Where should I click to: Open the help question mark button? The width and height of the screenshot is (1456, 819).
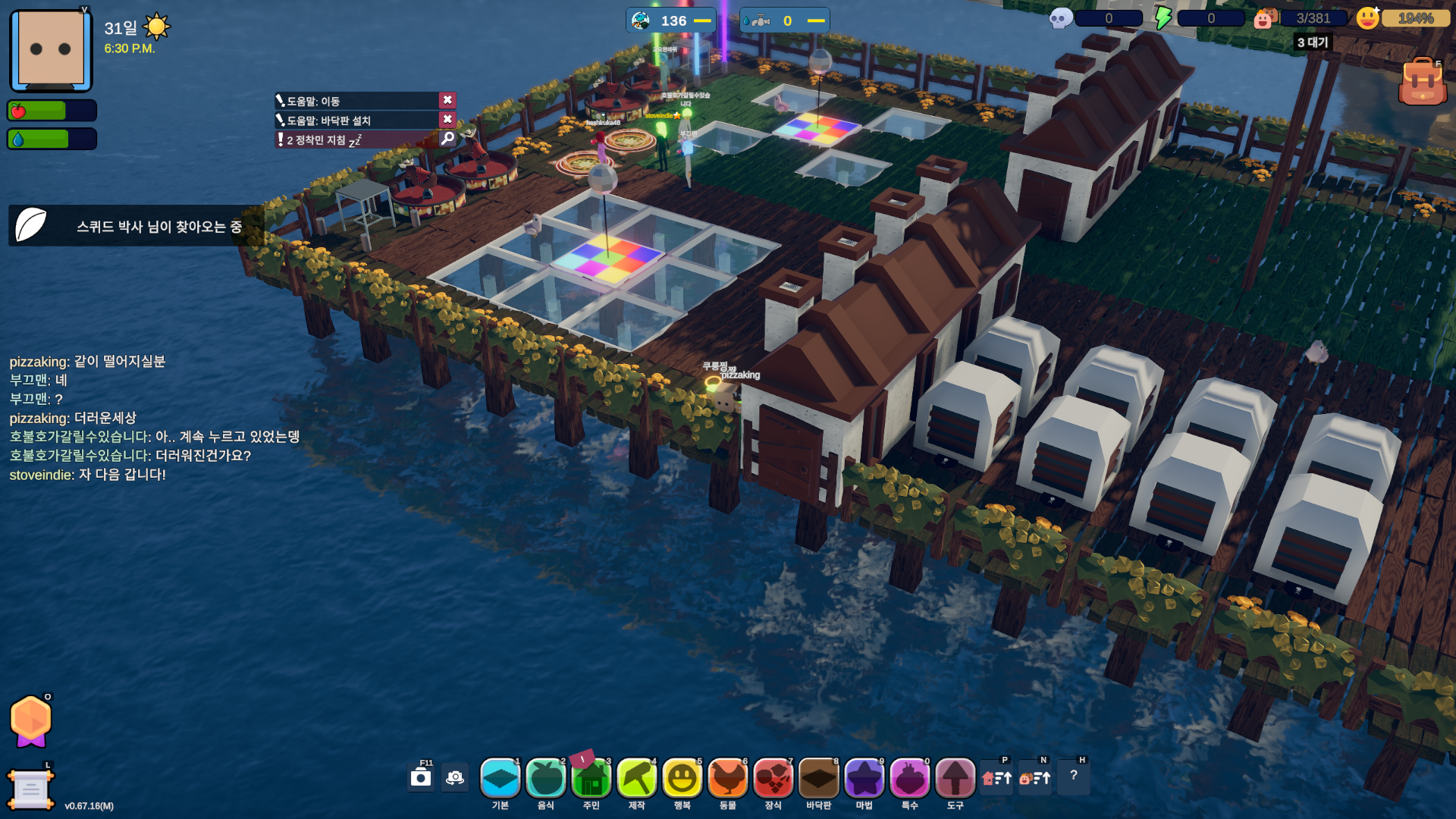1074,777
